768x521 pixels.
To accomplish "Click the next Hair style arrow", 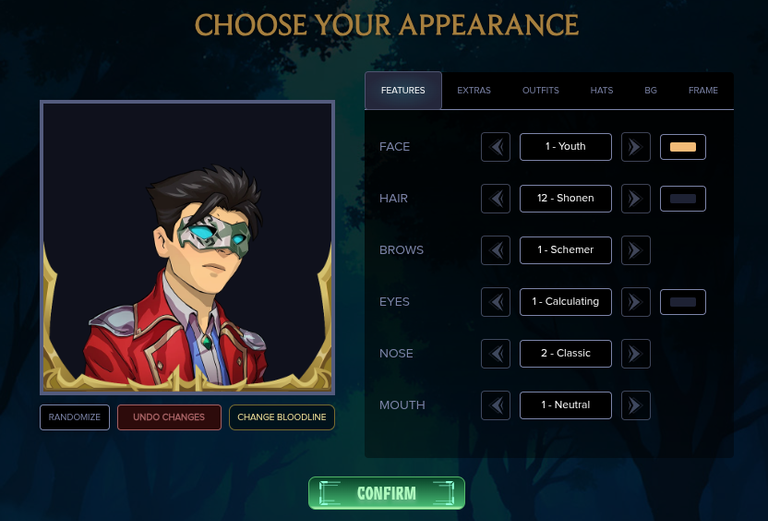I will point(635,199).
